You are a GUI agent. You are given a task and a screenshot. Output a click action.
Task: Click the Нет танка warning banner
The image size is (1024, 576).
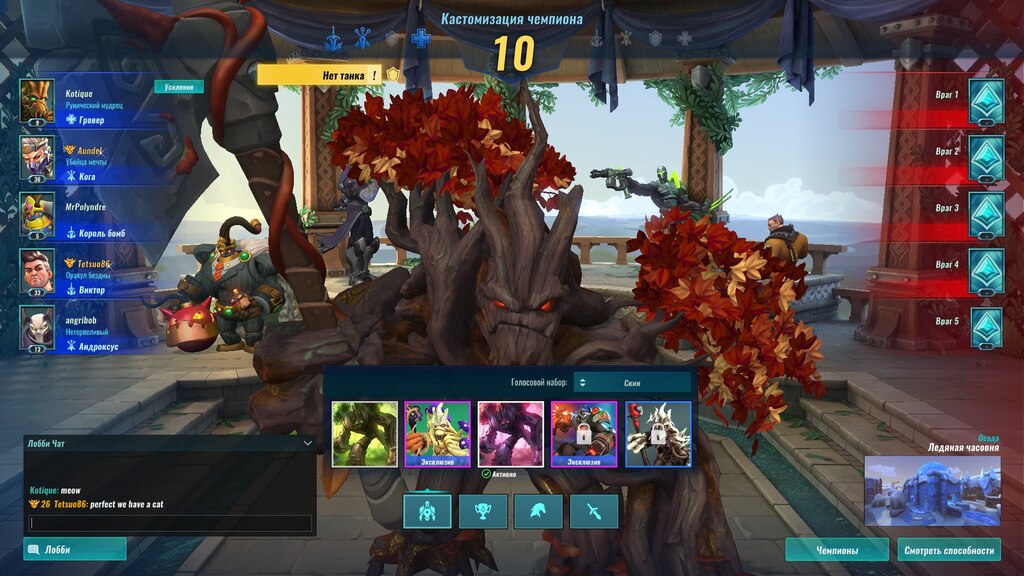[320, 75]
